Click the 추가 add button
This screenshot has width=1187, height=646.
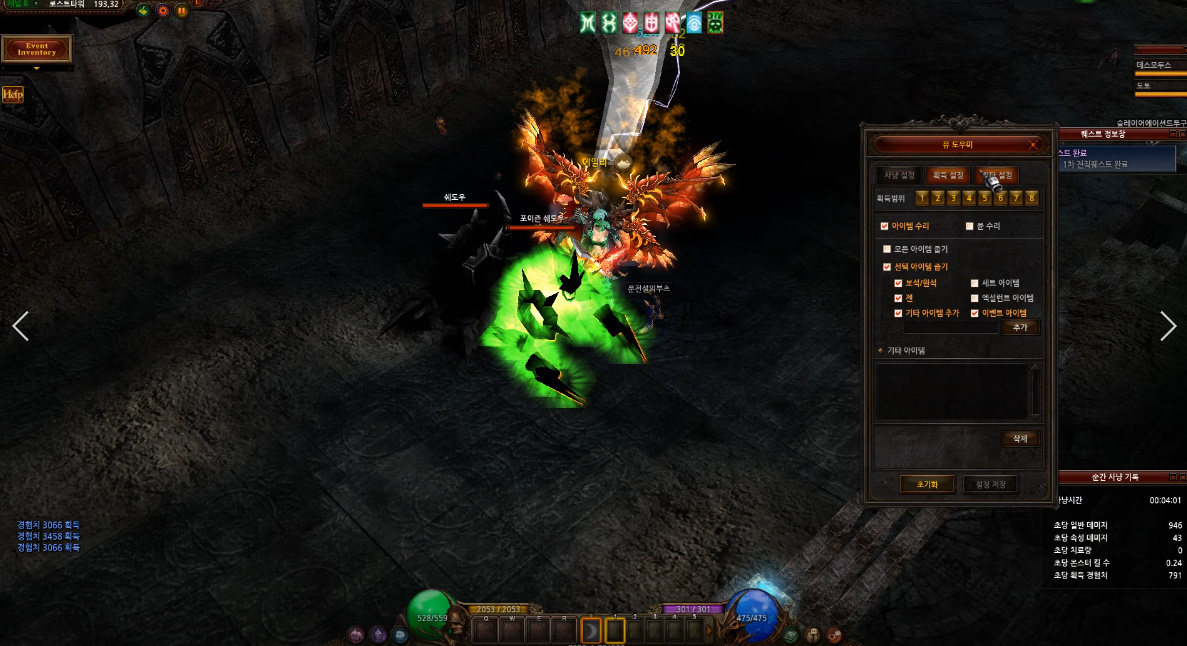[x=1020, y=327]
